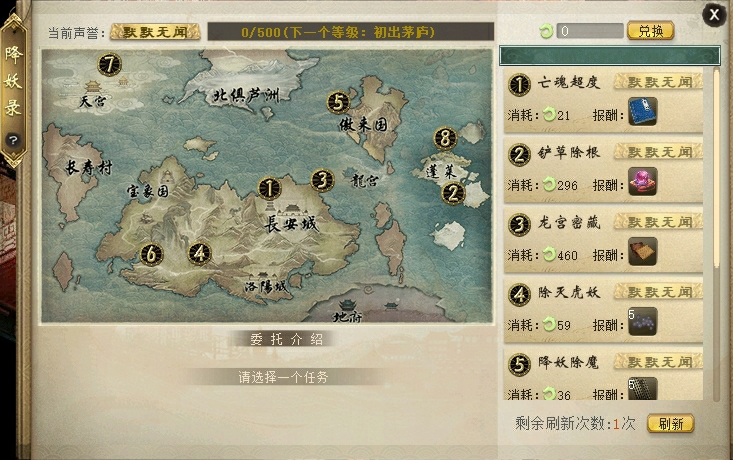Select map marker 3 near 龙宫
This screenshot has height=460, width=733.
point(321,180)
